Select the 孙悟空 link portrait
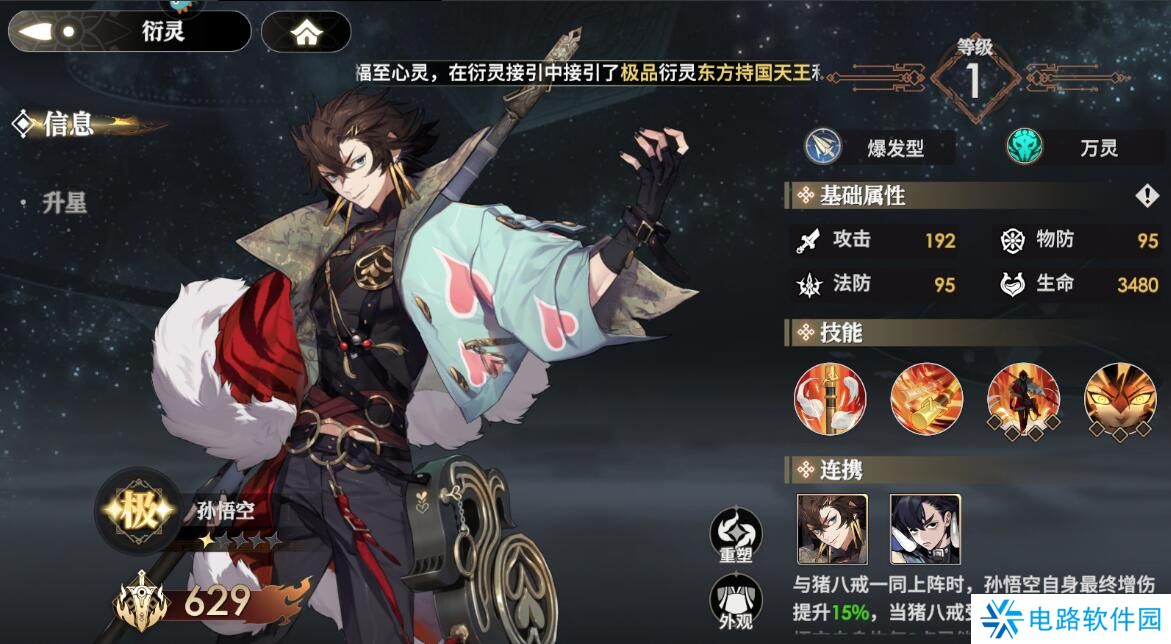 [x=832, y=529]
